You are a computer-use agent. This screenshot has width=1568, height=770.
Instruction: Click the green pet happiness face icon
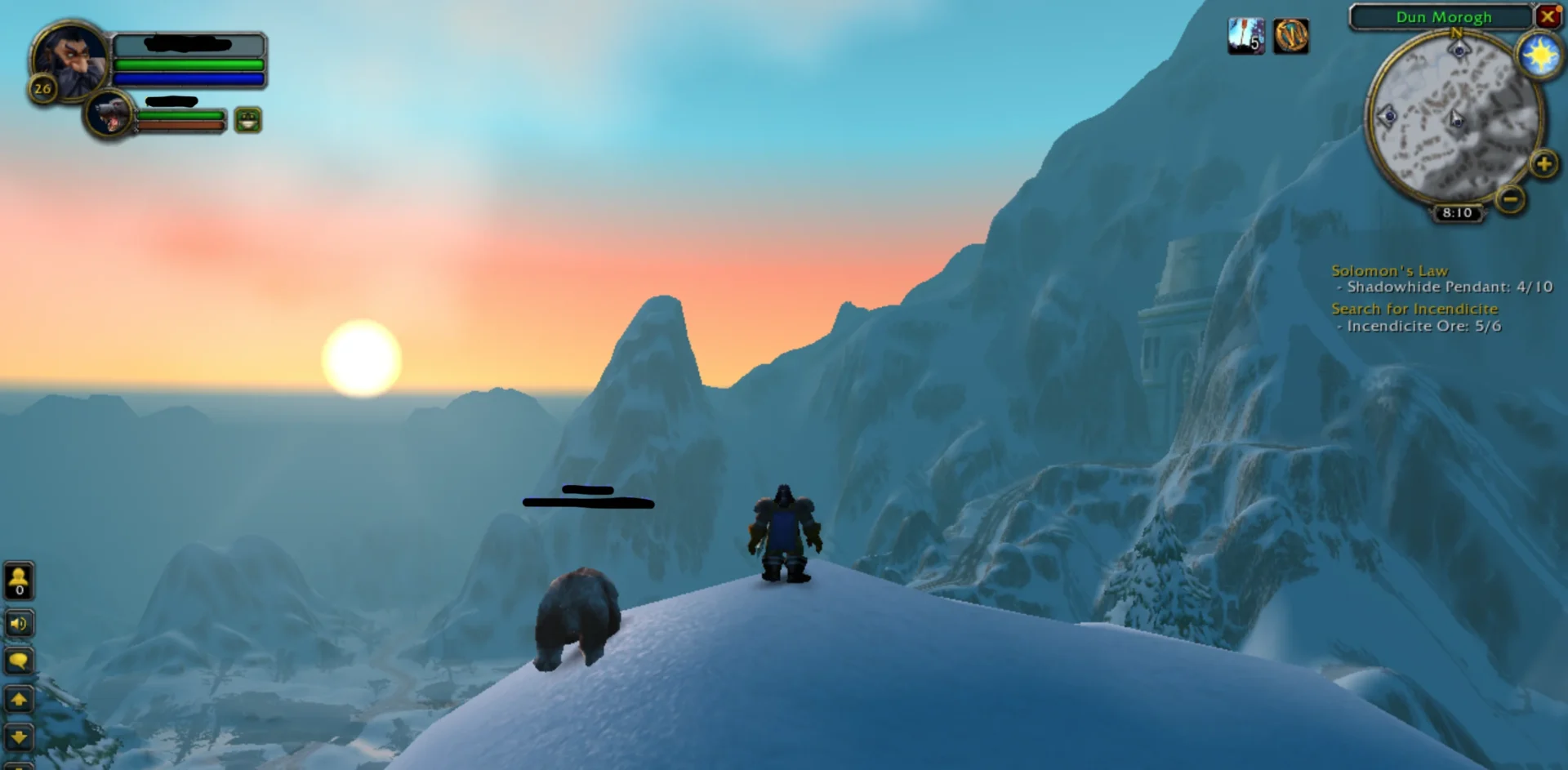coord(248,120)
